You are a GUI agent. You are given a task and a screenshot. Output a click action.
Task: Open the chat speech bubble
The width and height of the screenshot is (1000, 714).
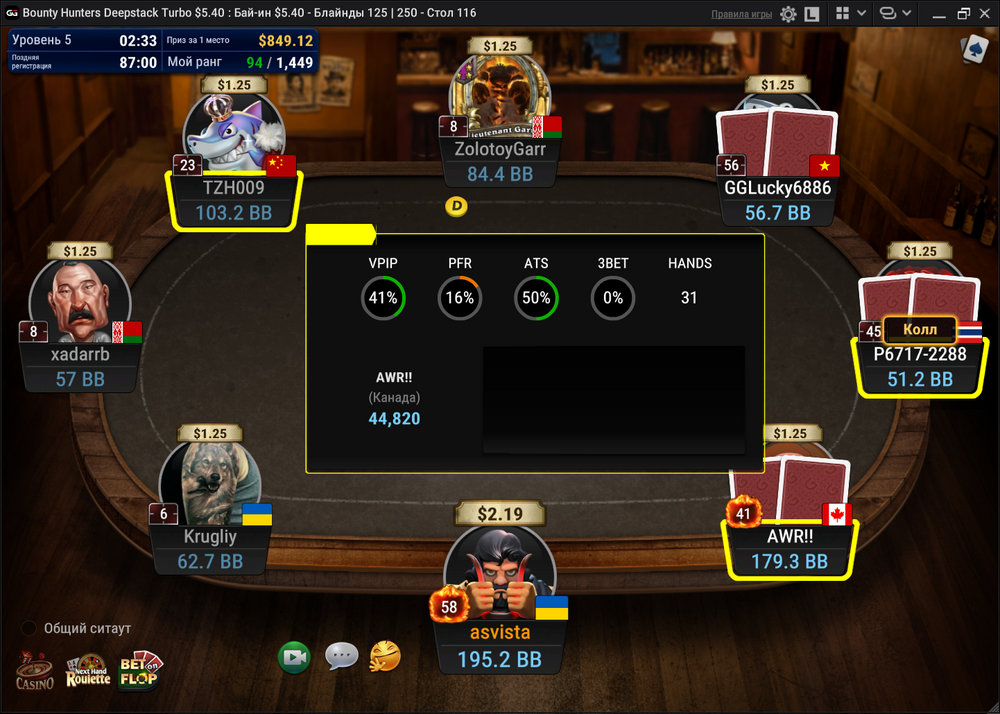point(341,657)
